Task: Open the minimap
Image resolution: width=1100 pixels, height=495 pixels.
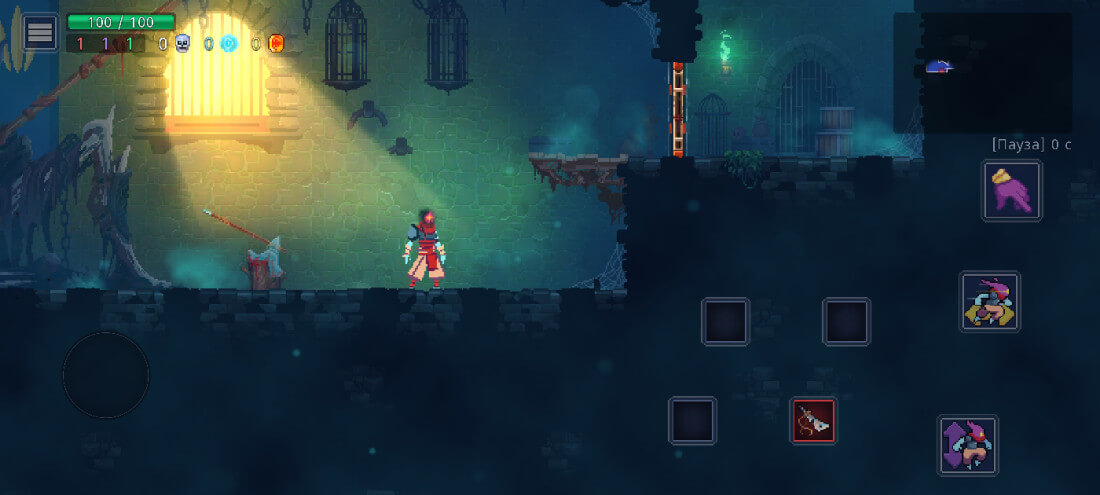Action: [982, 72]
